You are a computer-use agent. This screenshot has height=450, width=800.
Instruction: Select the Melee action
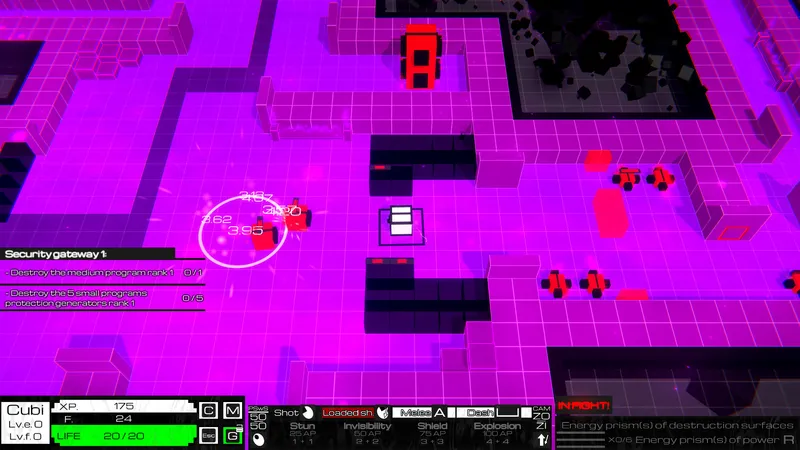tap(420, 412)
